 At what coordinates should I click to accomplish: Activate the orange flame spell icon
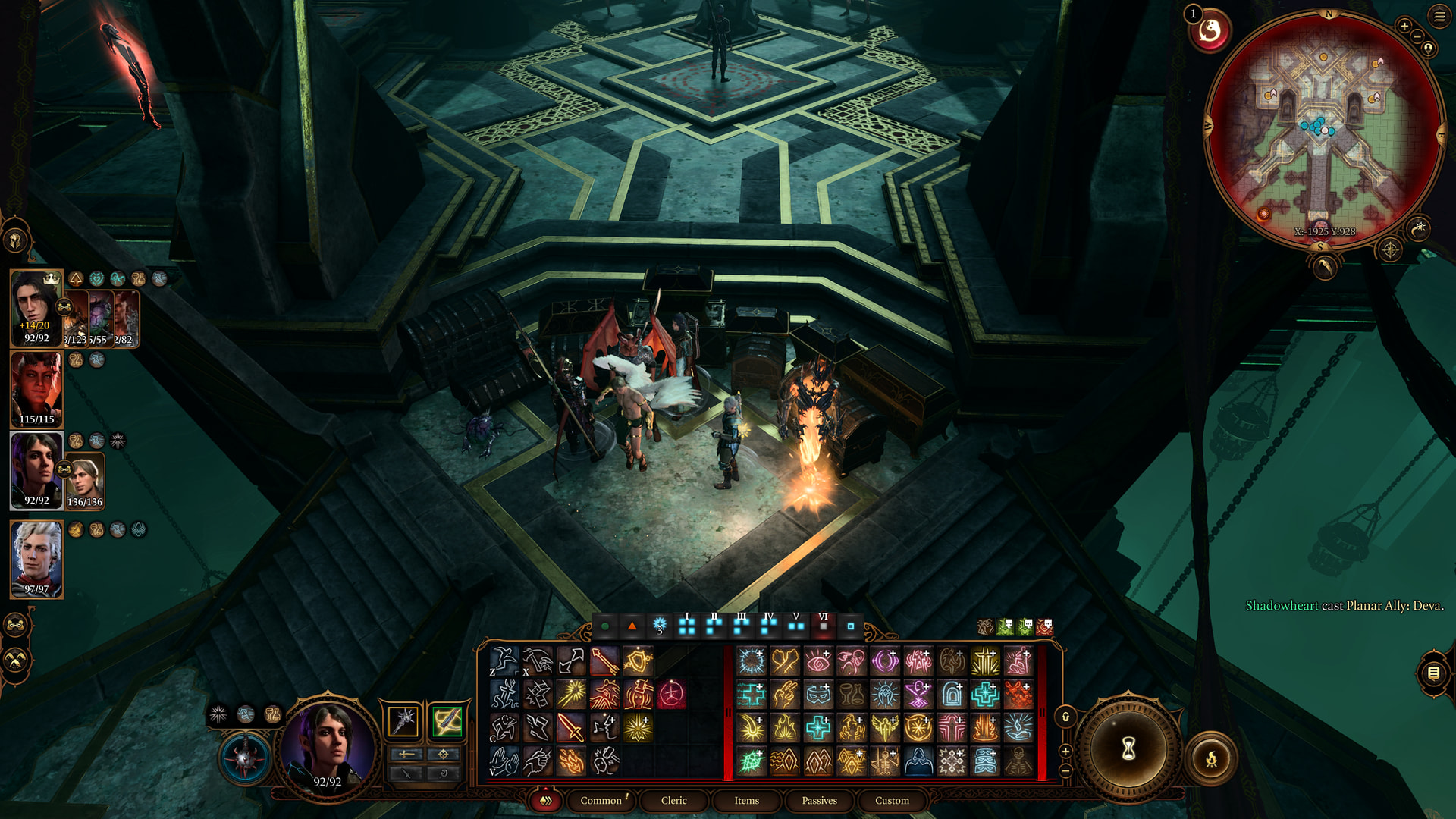pos(571,761)
